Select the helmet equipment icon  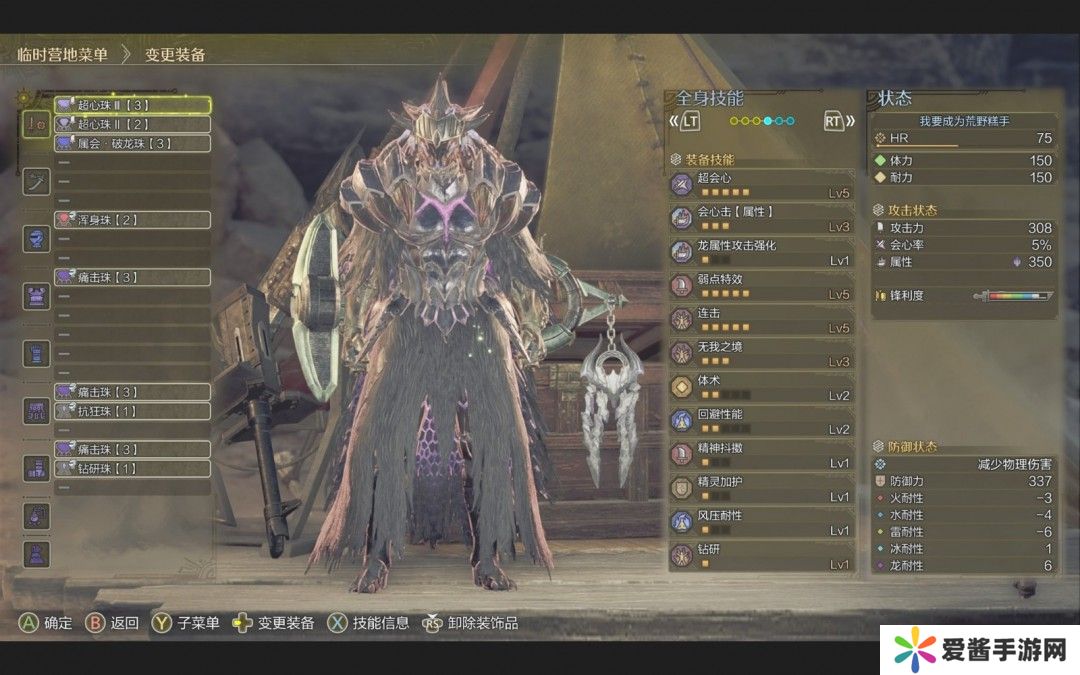36,239
